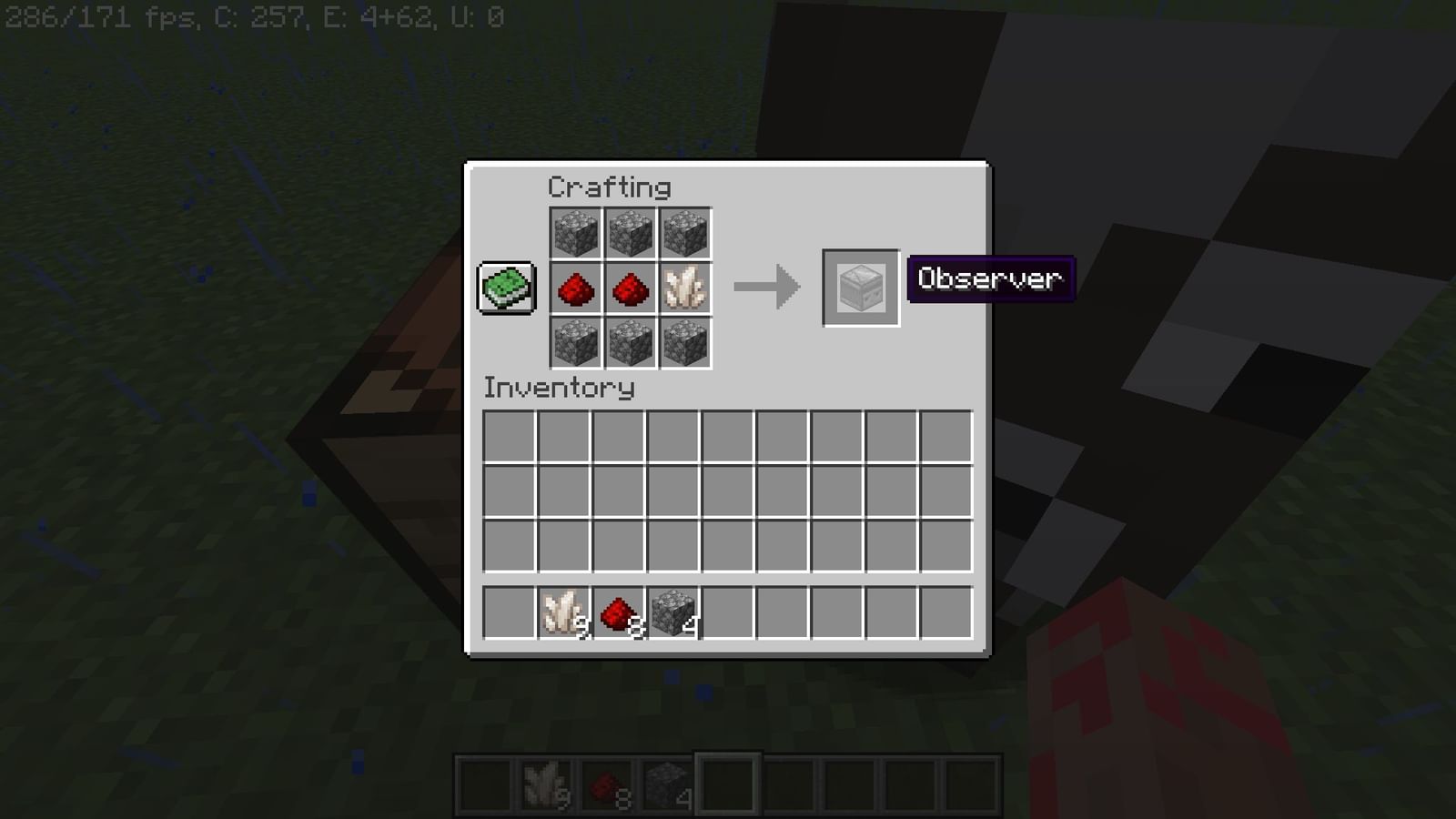Click the first empty inventory slot under Inventory
This screenshot has height=819, width=1456.
coord(507,438)
